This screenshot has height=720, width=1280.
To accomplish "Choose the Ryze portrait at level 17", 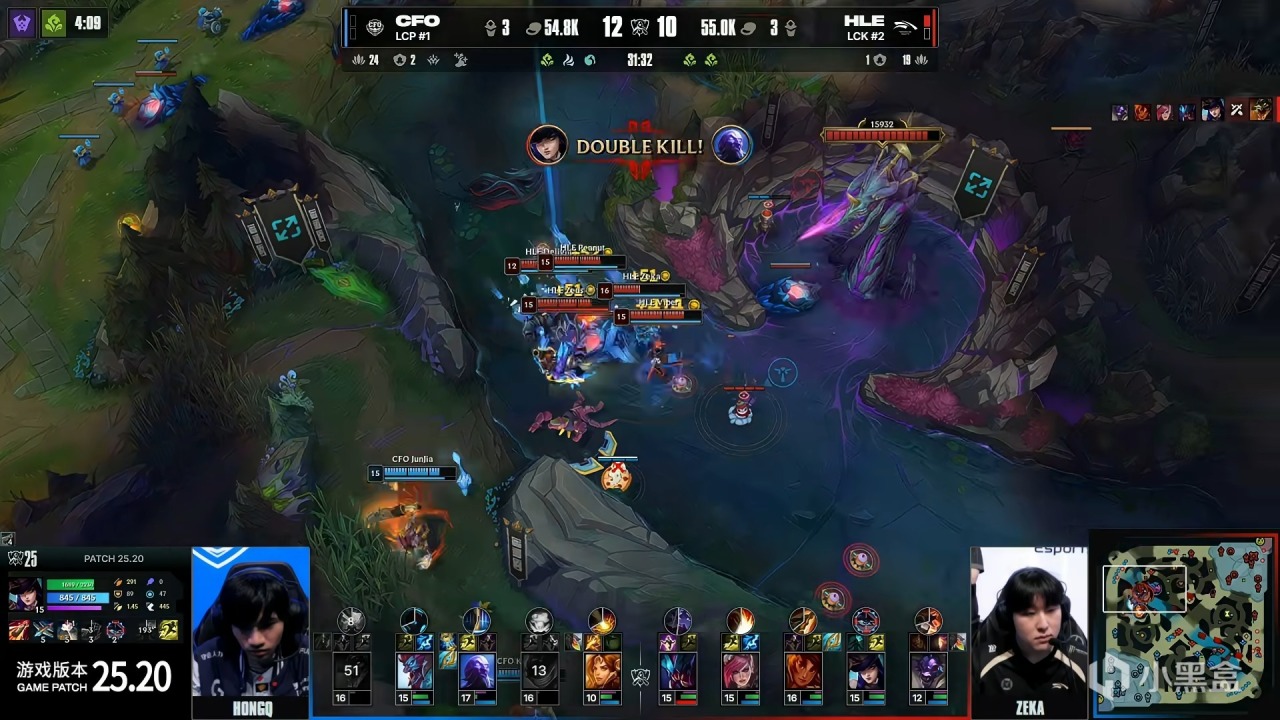I will [x=477, y=670].
